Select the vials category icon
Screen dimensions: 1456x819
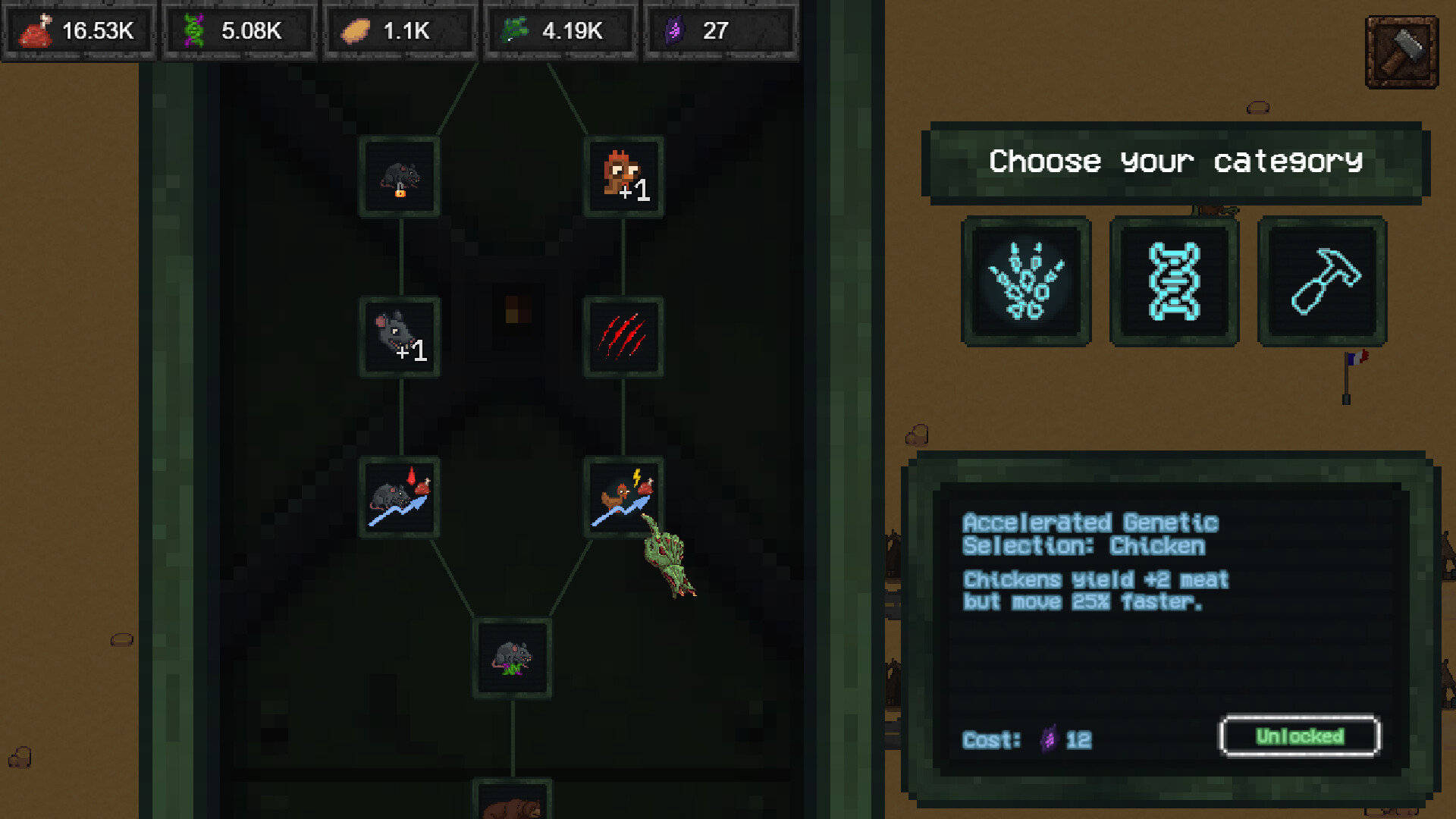coord(1025,281)
